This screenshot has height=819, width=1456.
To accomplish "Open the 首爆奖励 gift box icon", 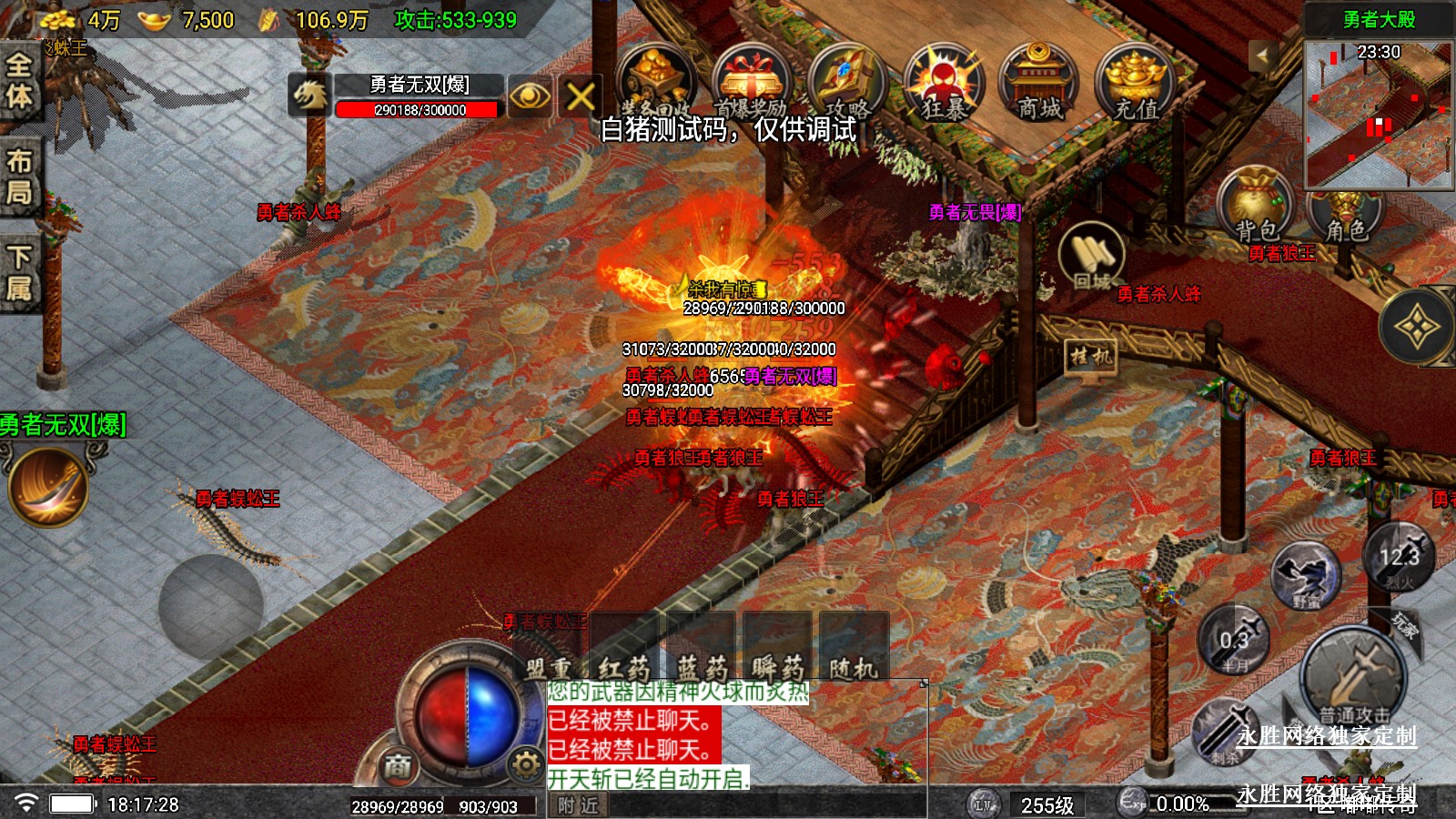I will 750,84.
